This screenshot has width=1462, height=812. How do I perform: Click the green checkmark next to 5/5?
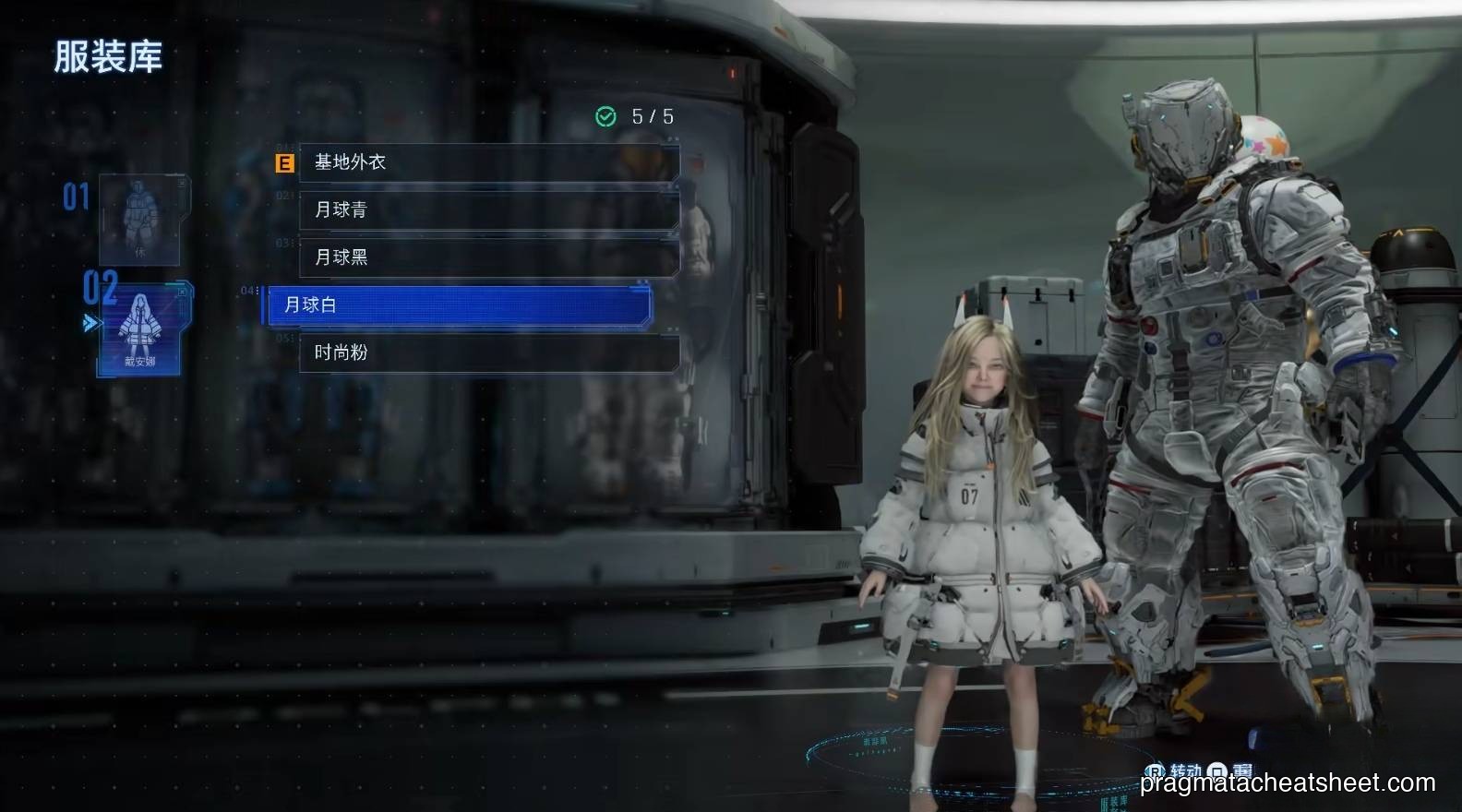pyautogui.click(x=605, y=116)
